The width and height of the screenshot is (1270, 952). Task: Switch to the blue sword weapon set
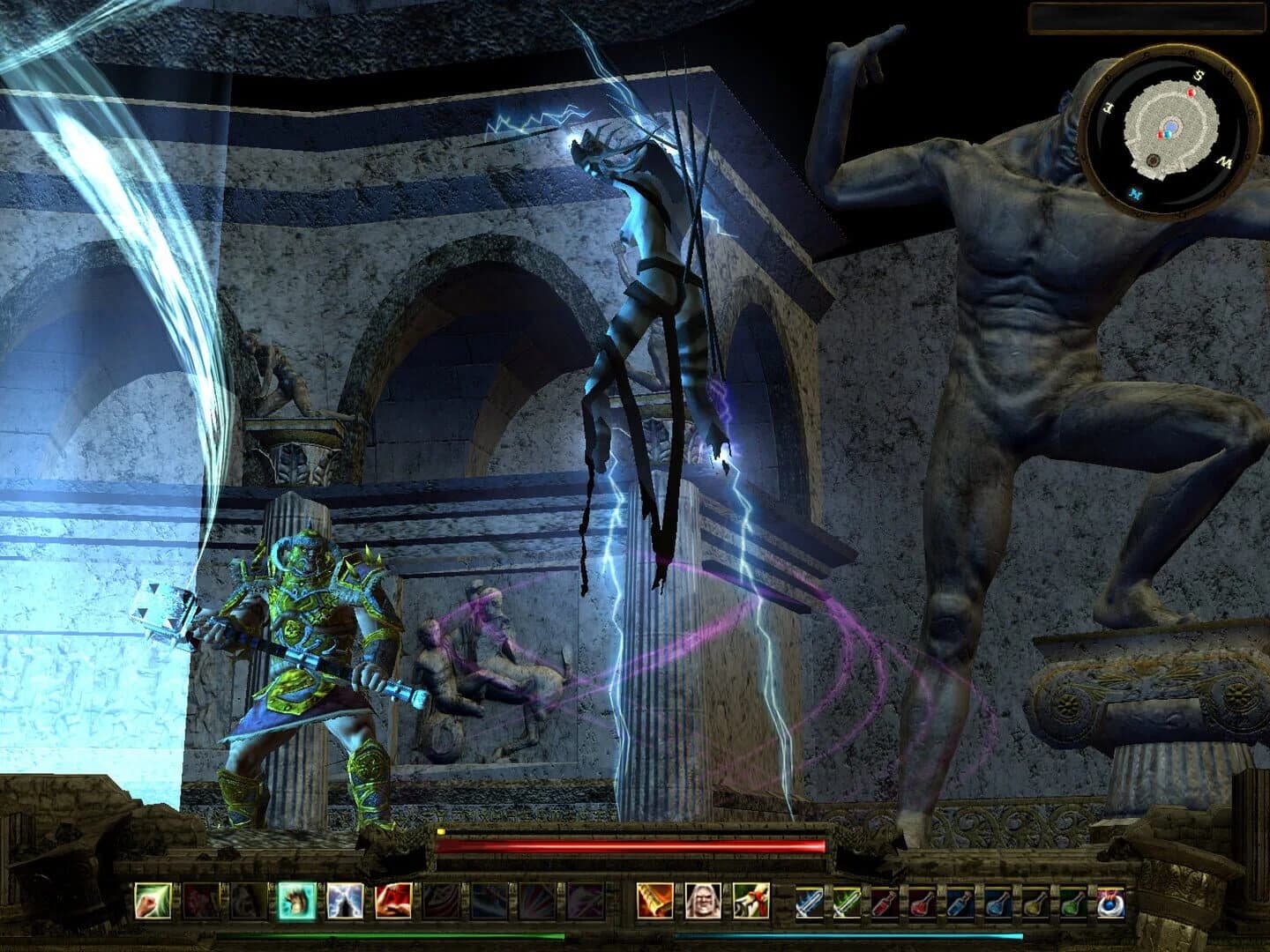click(809, 903)
